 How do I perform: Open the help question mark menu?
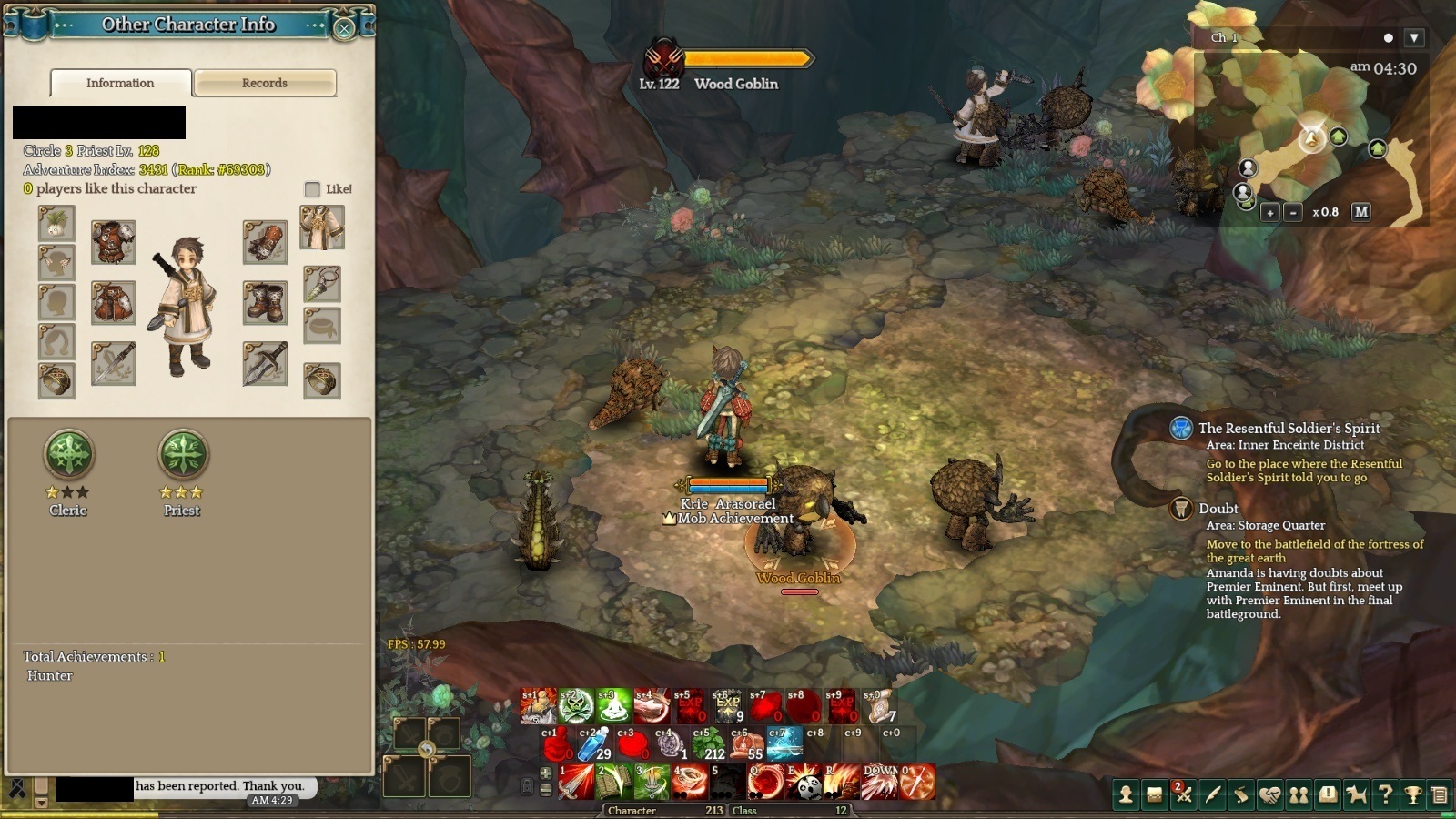point(1385,794)
